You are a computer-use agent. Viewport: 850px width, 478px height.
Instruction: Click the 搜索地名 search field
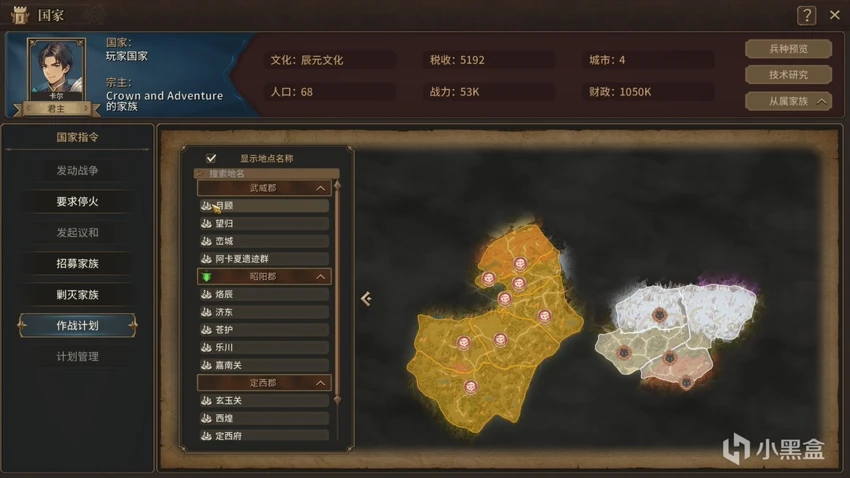[x=265, y=173]
